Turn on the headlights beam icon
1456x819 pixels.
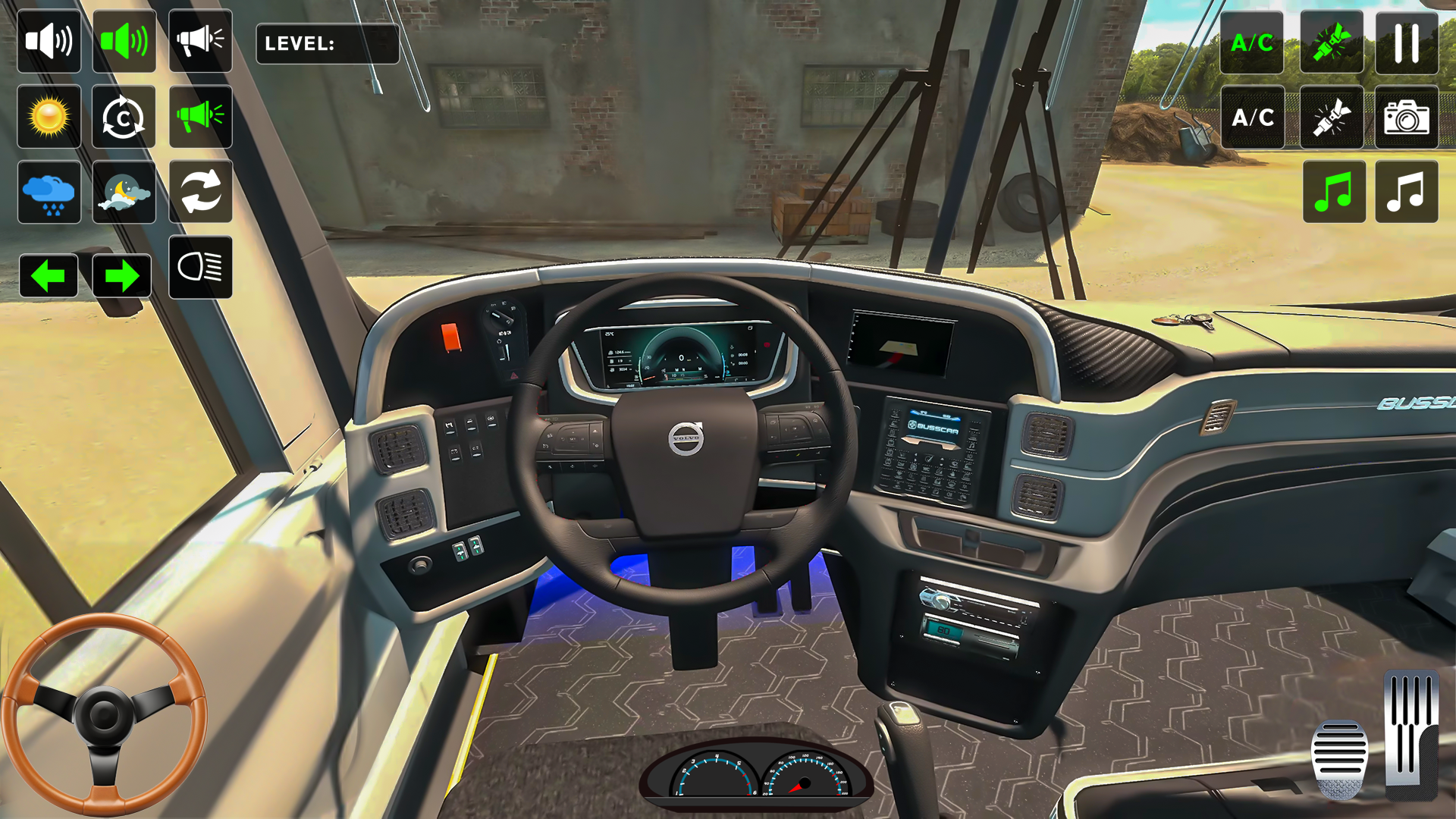click(x=200, y=269)
